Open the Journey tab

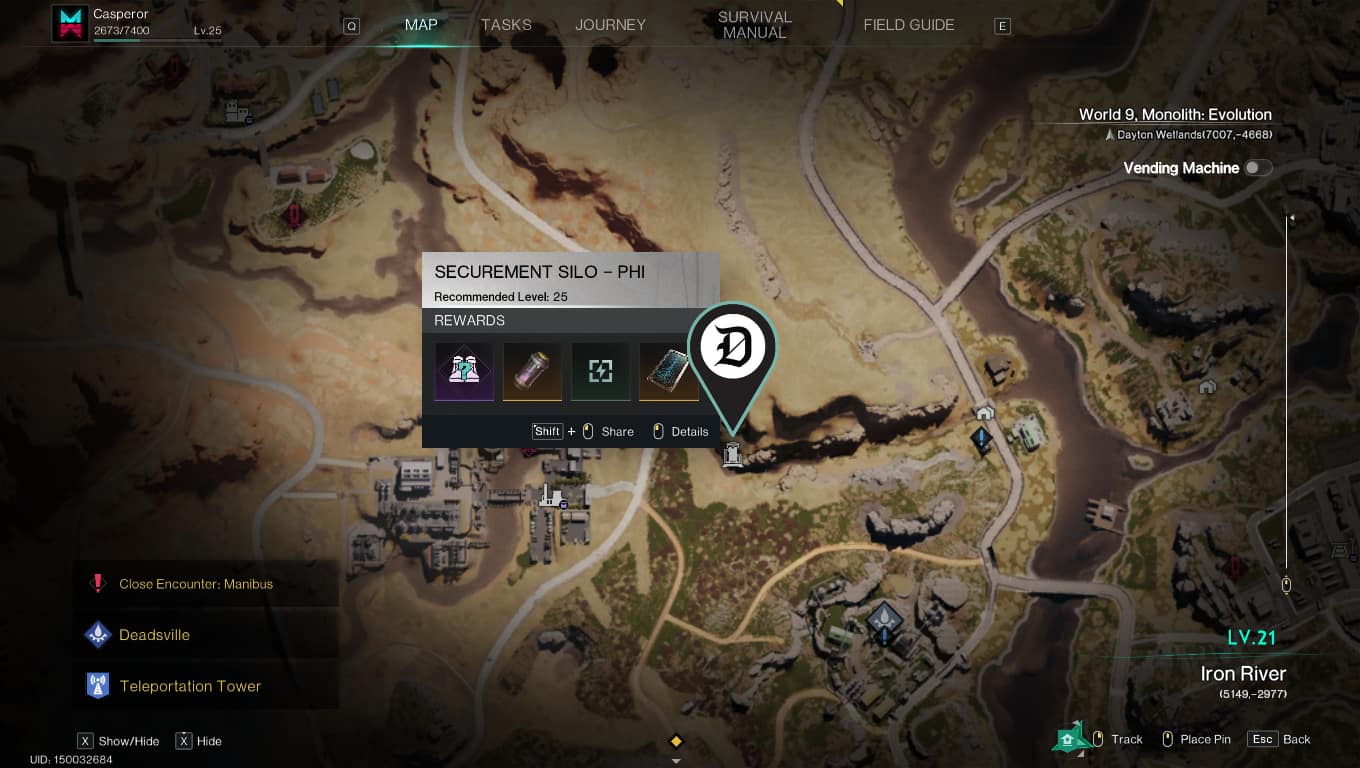pos(610,25)
